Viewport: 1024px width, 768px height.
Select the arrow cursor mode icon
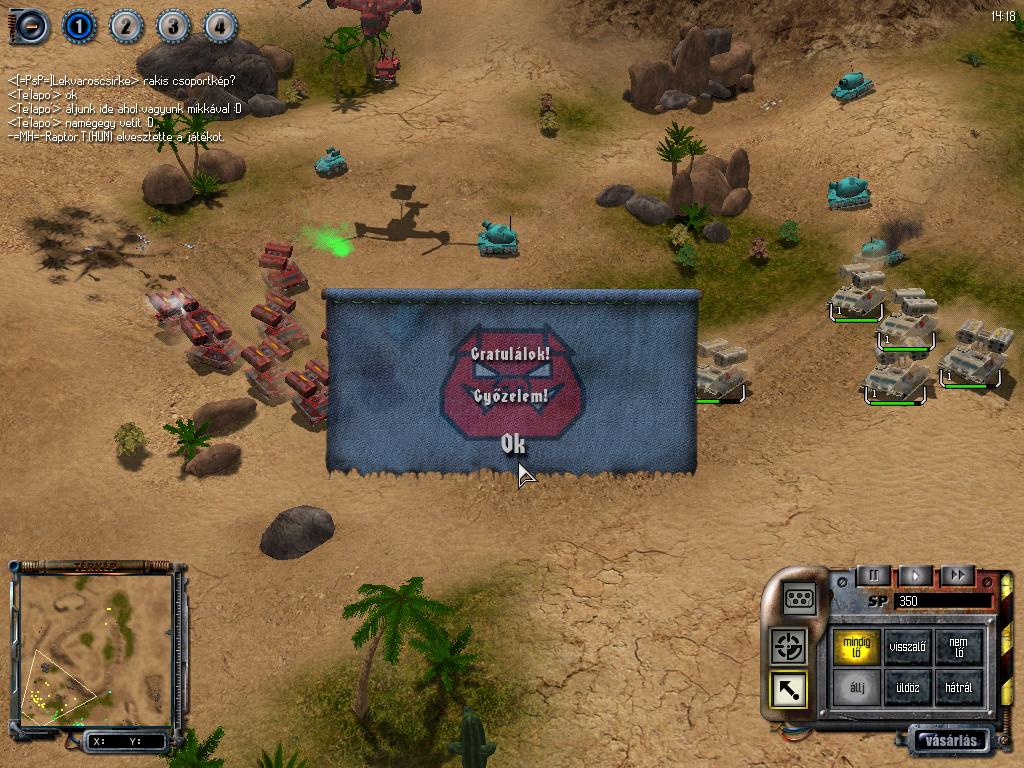point(789,689)
